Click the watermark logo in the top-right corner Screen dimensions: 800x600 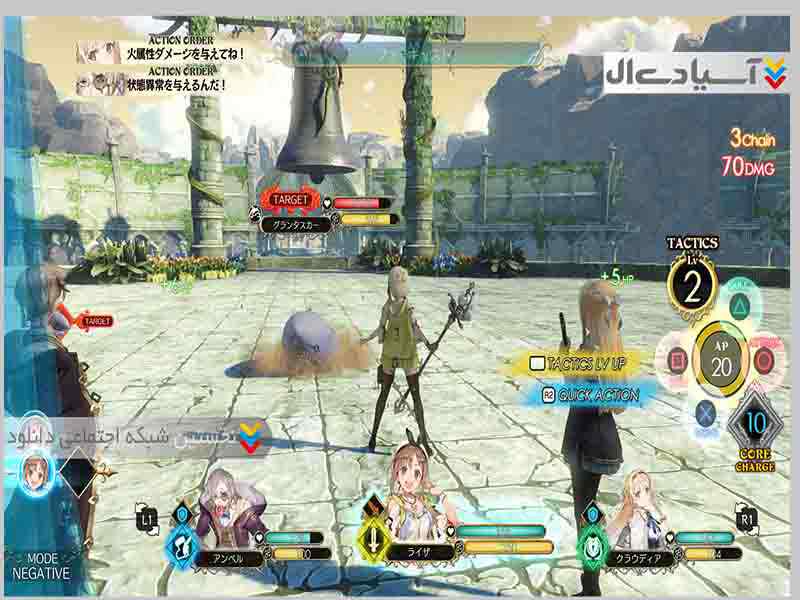click(690, 73)
